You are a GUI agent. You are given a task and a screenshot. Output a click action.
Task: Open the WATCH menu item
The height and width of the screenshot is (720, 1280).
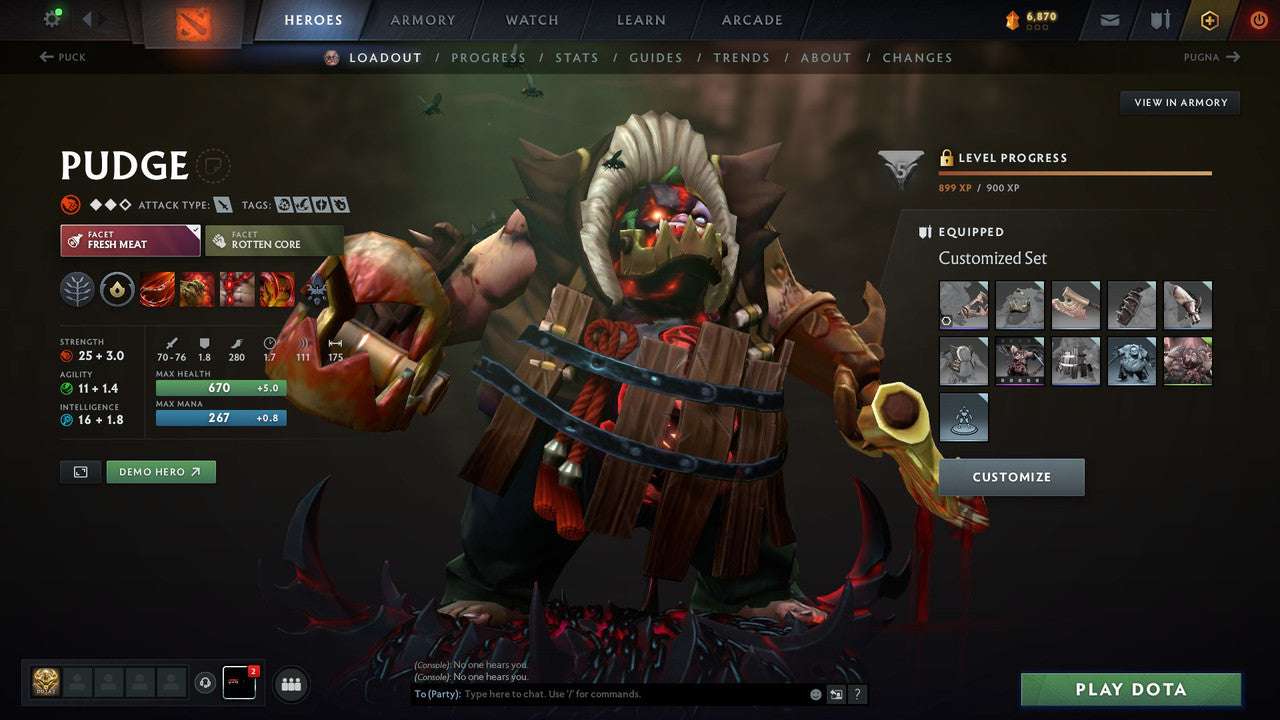pos(531,19)
